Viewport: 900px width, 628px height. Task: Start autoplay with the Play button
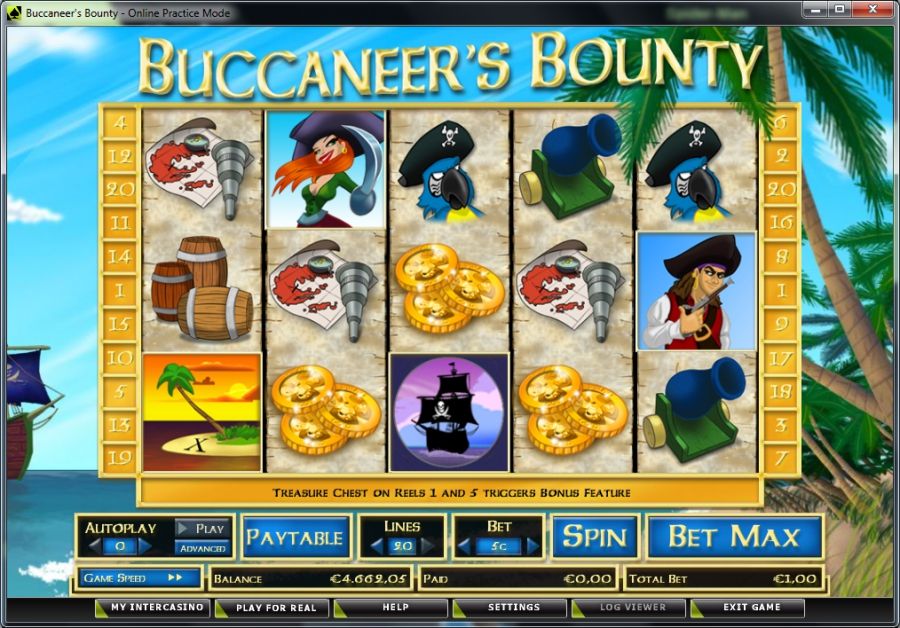202,528
